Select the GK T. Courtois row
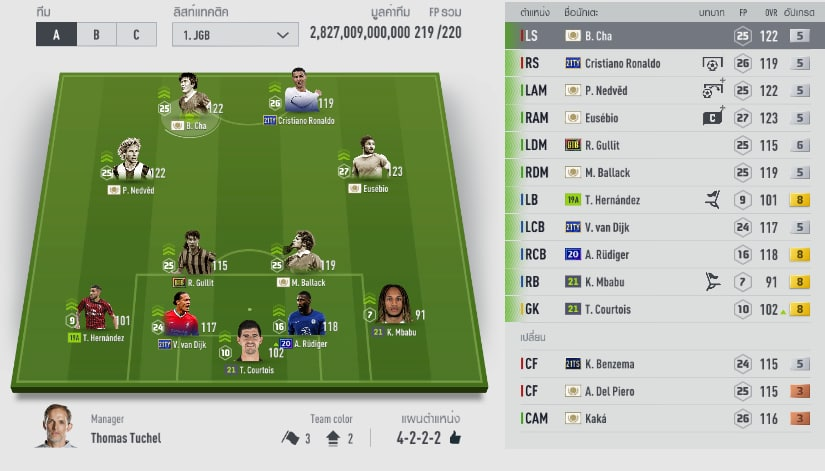825x471 pixels. 664,309
